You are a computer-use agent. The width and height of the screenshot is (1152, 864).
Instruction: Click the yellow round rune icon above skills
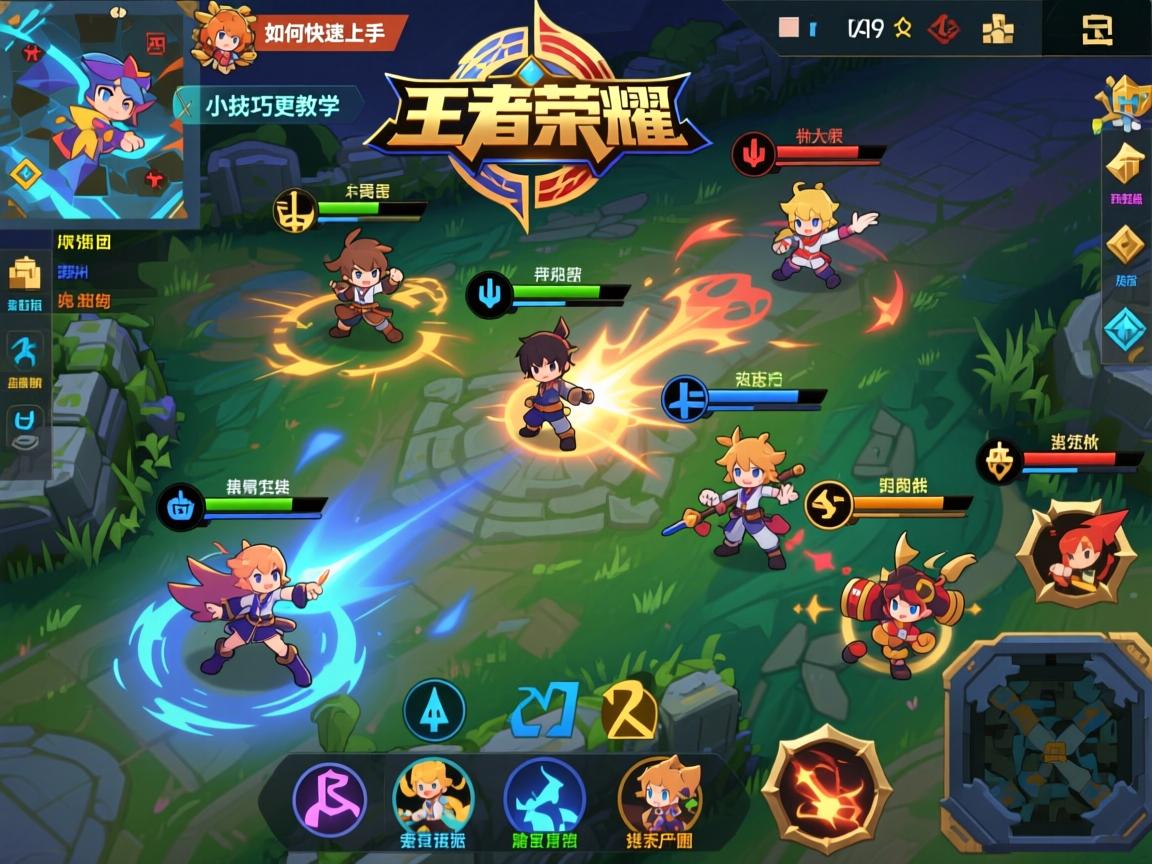pyautogui.click(x=630, y=712)
